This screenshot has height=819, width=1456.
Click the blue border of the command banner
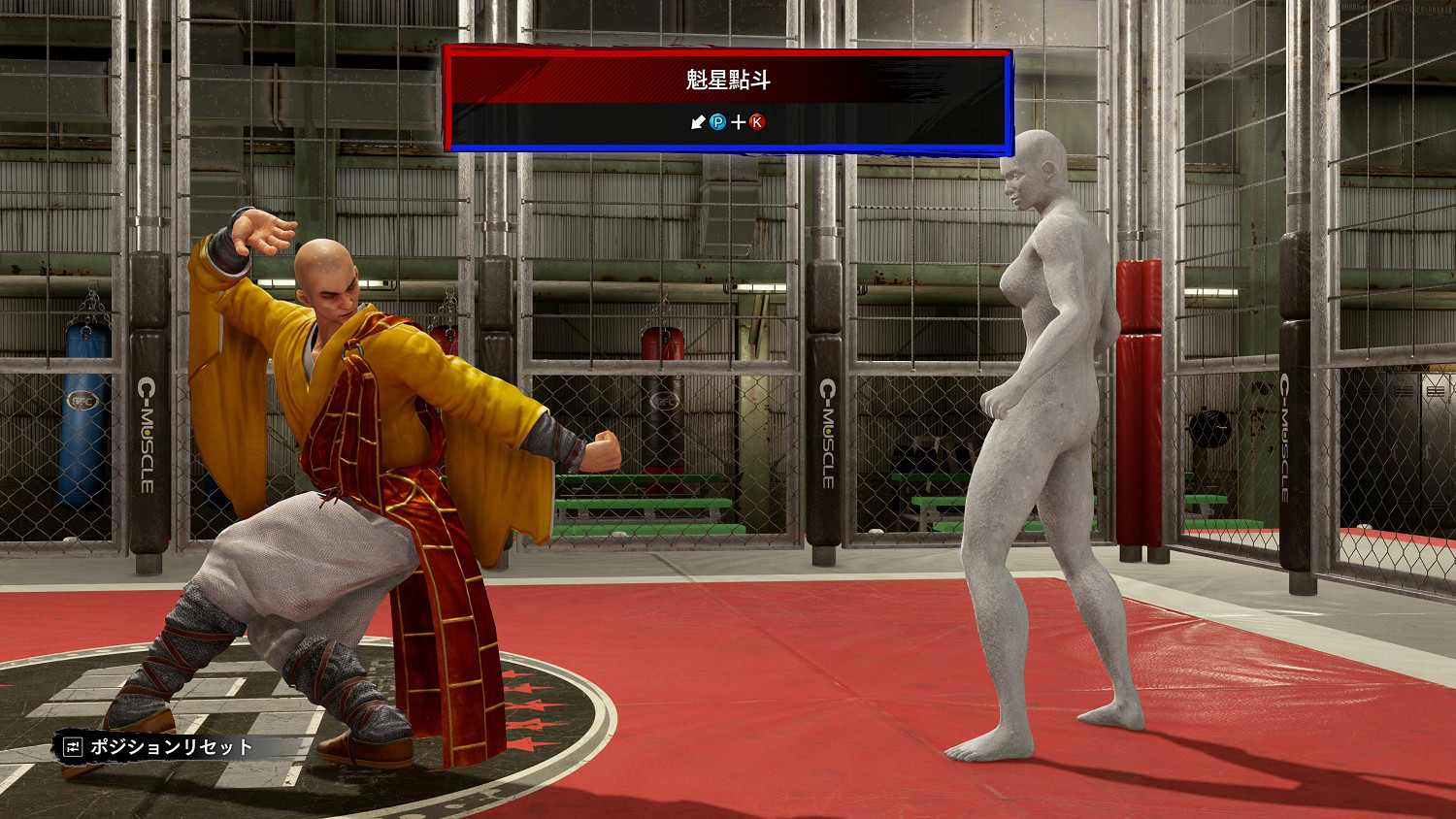tap(728, 147)
